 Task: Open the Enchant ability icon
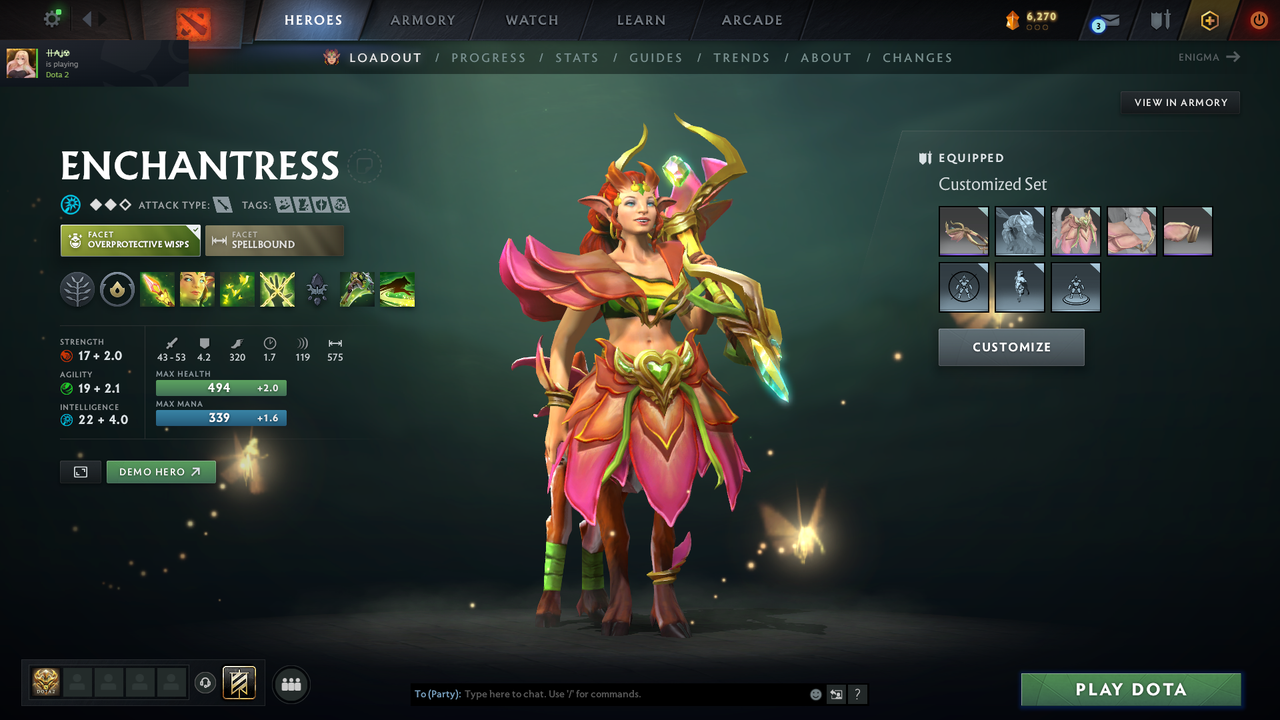point(197,289)
